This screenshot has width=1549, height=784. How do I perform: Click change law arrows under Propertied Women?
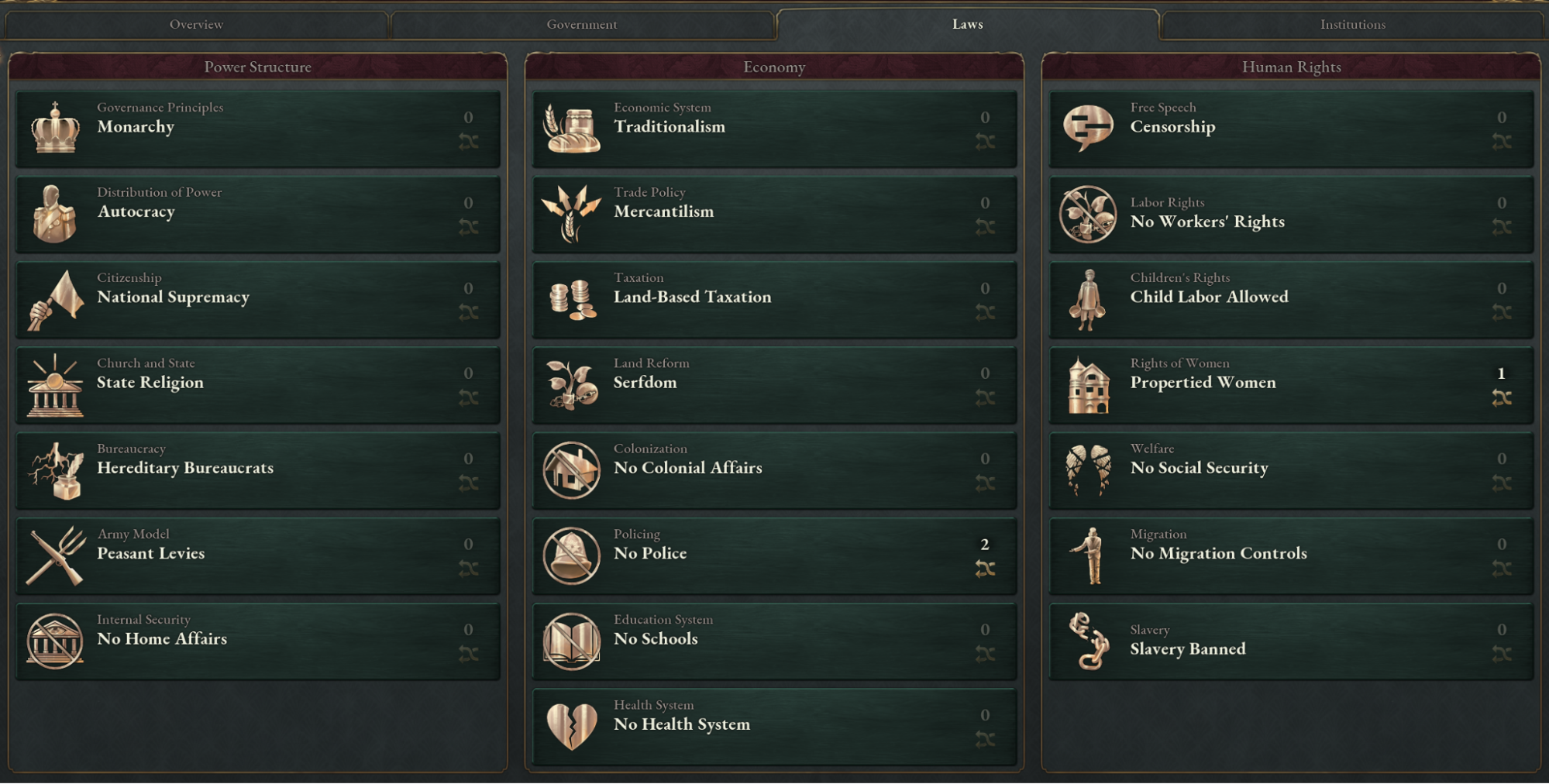click(x=1502, y=397)
